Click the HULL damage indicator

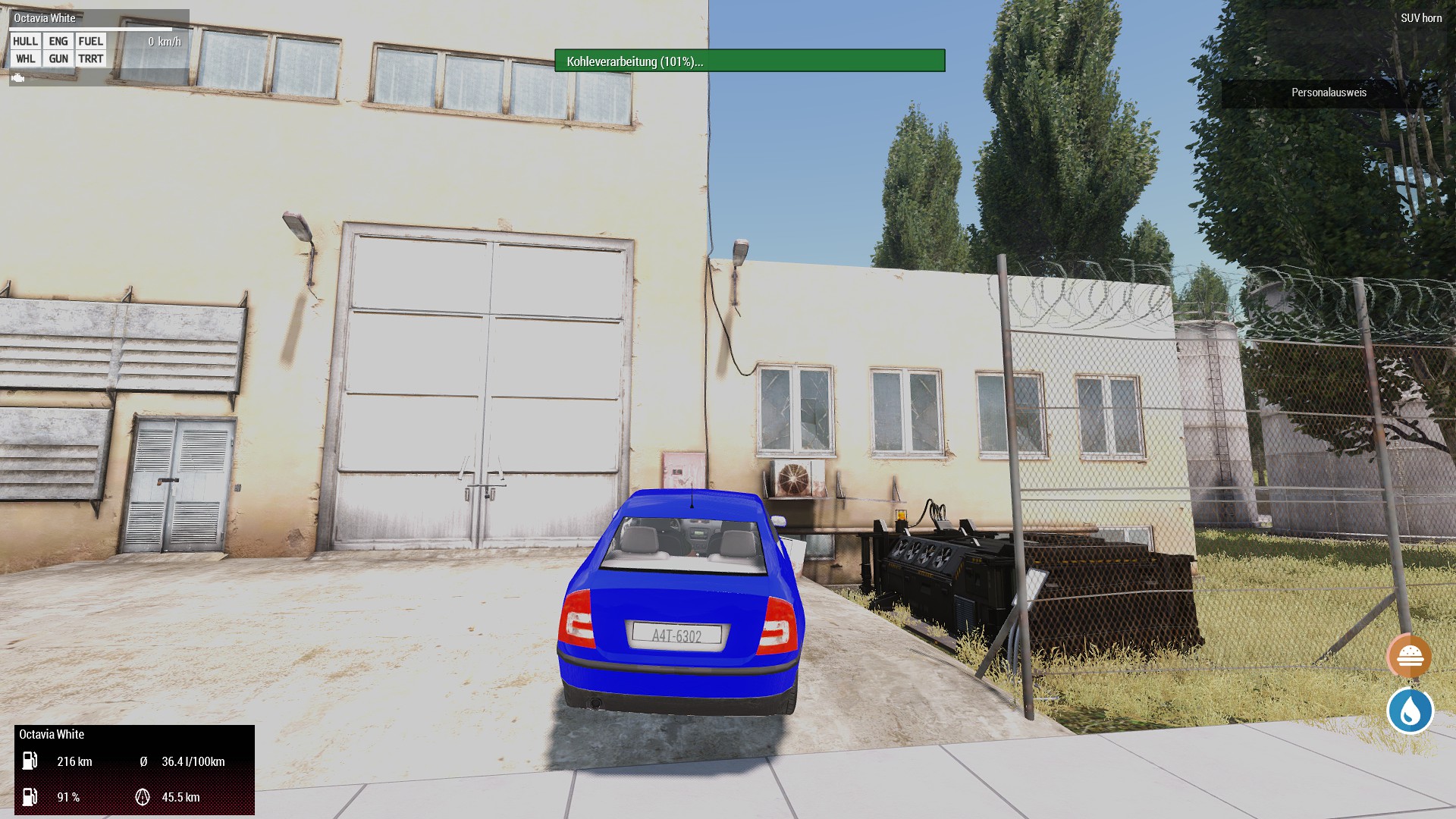pyautogui.click(x=26, y=42)
